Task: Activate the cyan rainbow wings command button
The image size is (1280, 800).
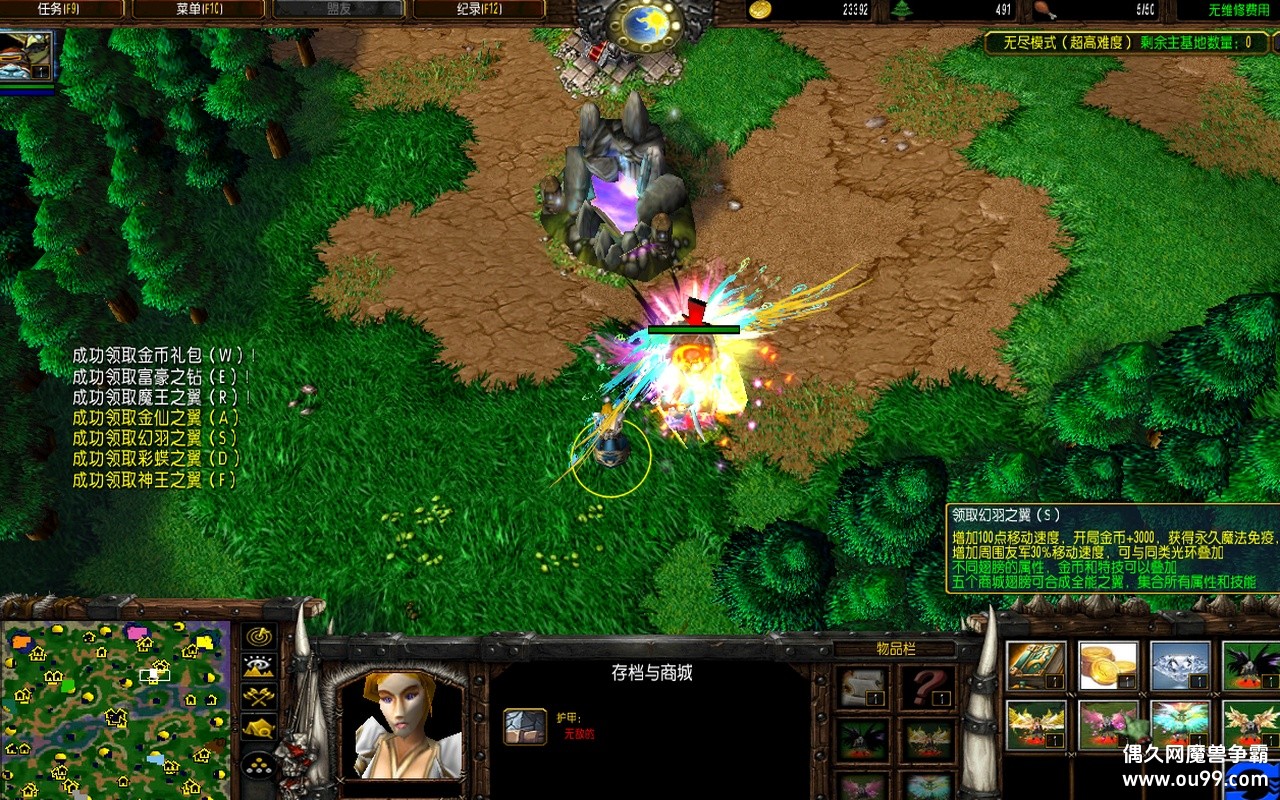Action: 1180,724
